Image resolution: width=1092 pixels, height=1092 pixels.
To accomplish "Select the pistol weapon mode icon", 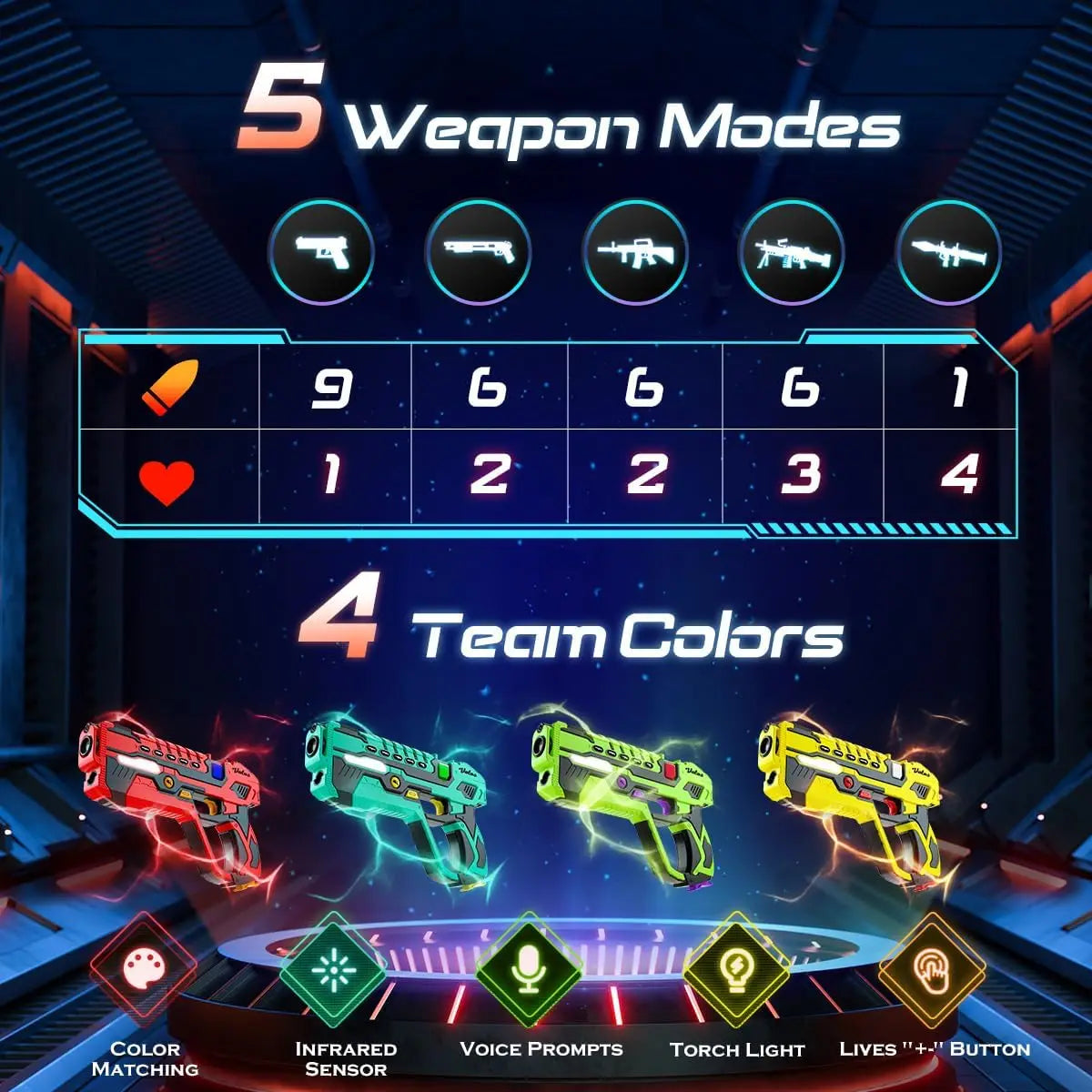I will 320,252.
